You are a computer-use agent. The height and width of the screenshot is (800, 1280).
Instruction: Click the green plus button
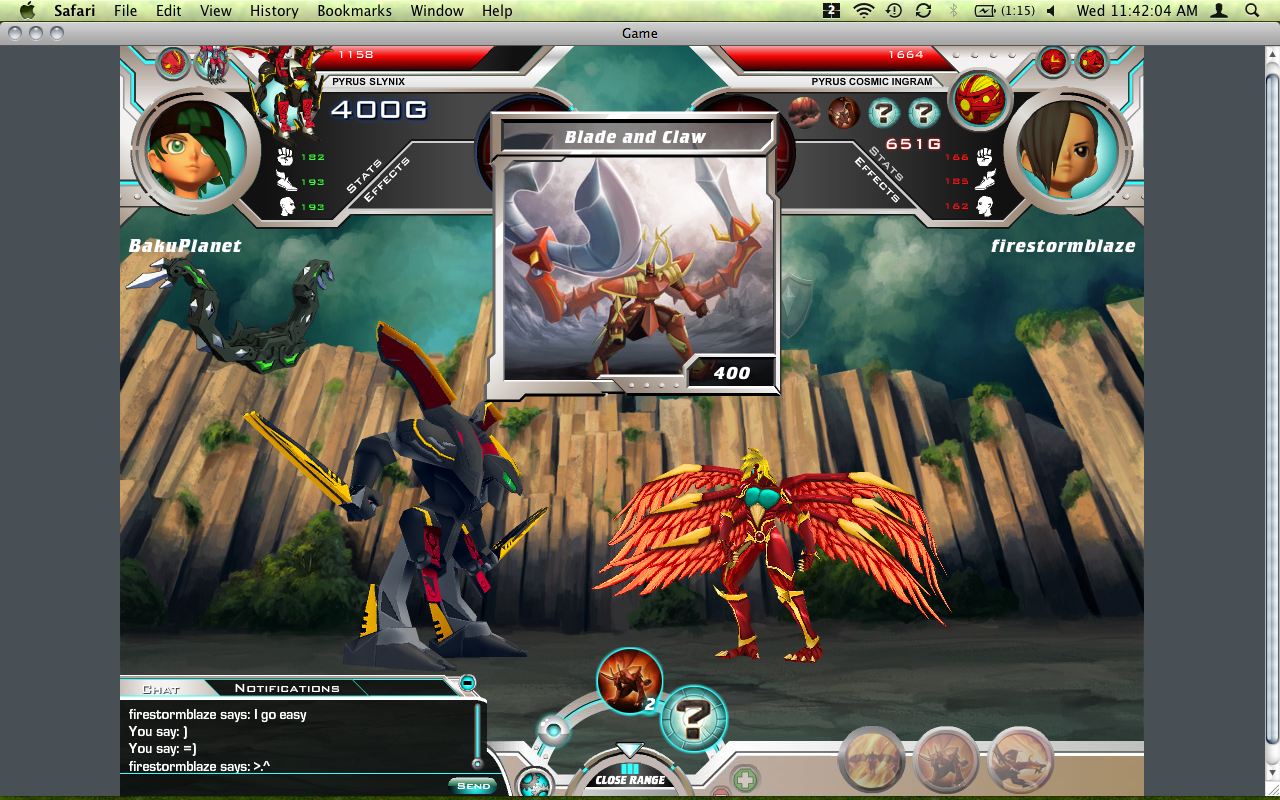744,779
